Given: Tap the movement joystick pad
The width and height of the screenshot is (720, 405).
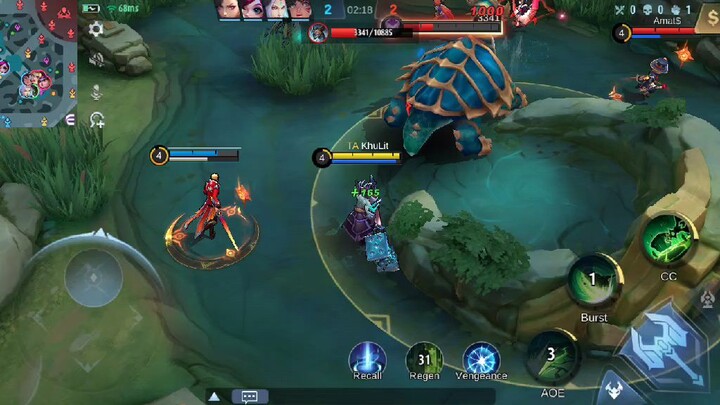Looking at the screenshot, I should pos(93,276).
